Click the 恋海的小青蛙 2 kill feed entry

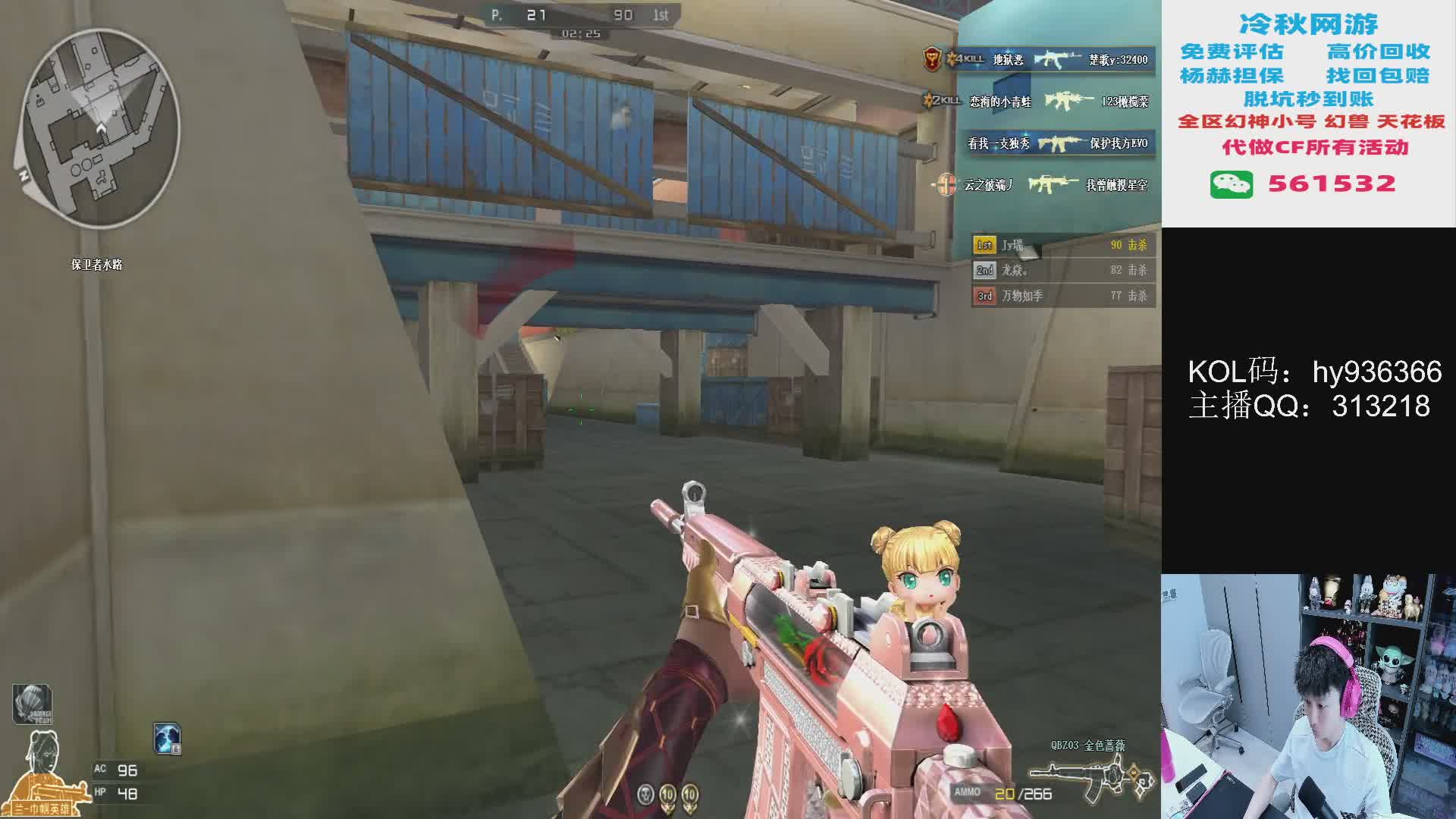pyautogui.click(x=1037, y=101)
